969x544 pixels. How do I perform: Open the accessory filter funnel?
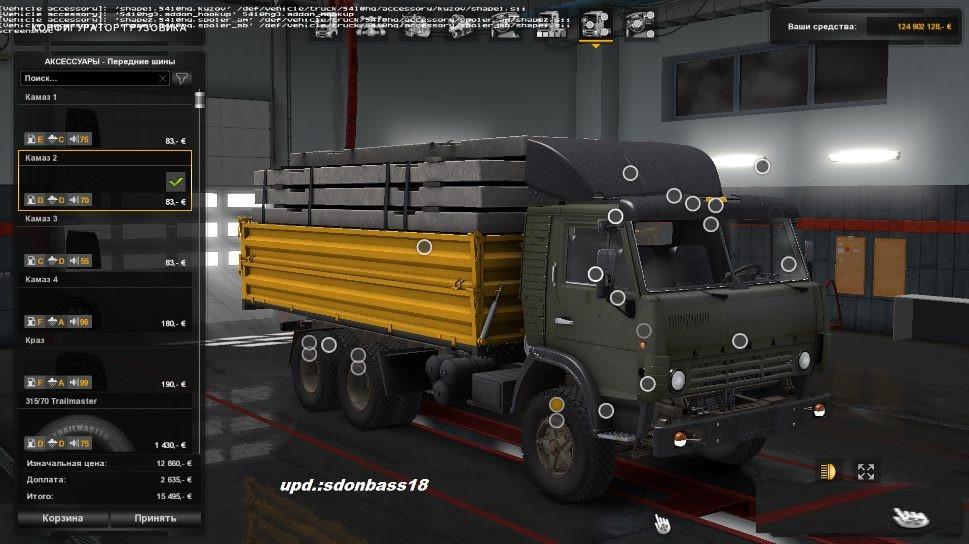pyautogui.click(x=182, y=77)
